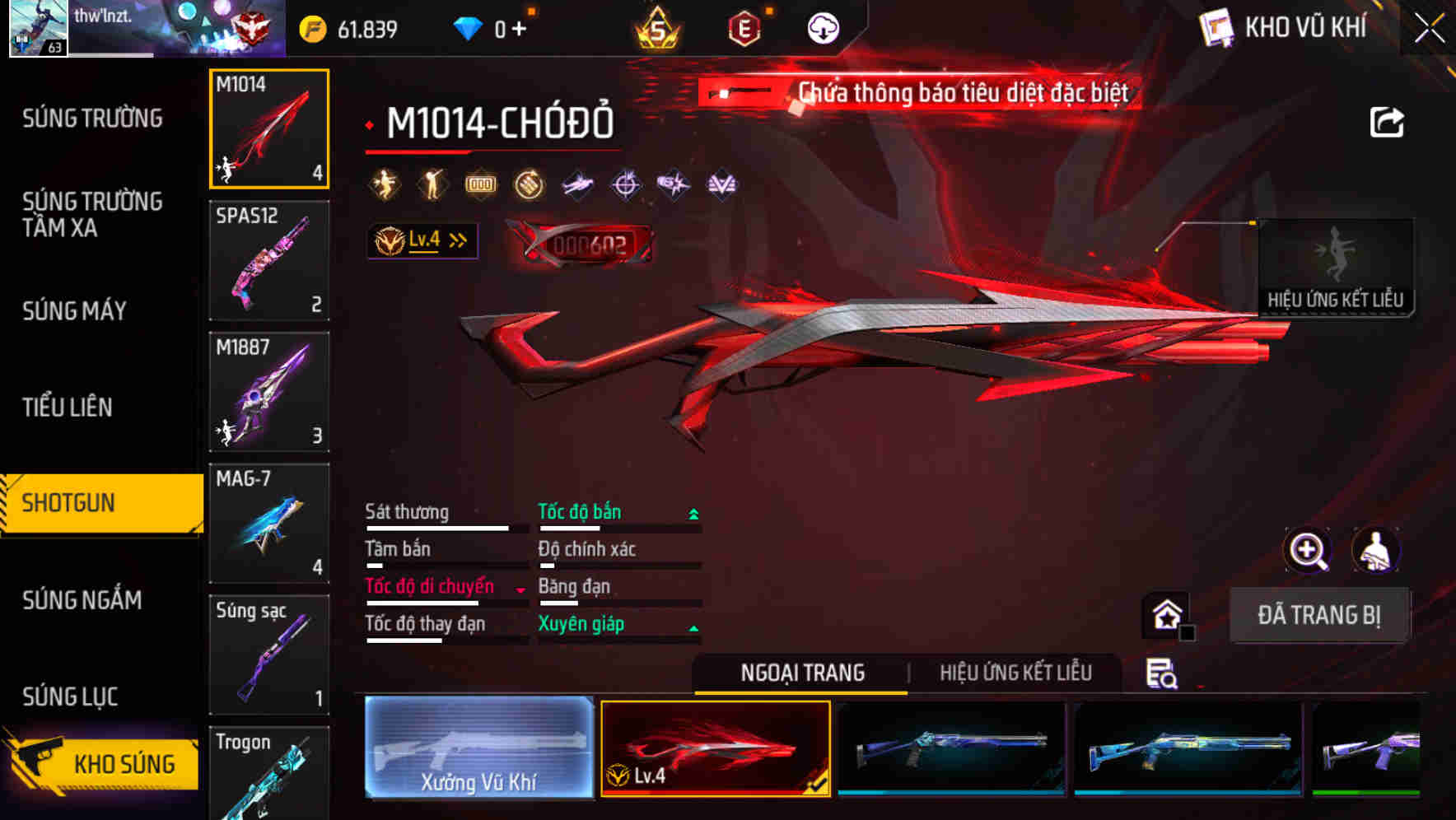Open KHO SÚNG from the bottom left
This screenshot has width=1456, height=820.
point(124,762)
